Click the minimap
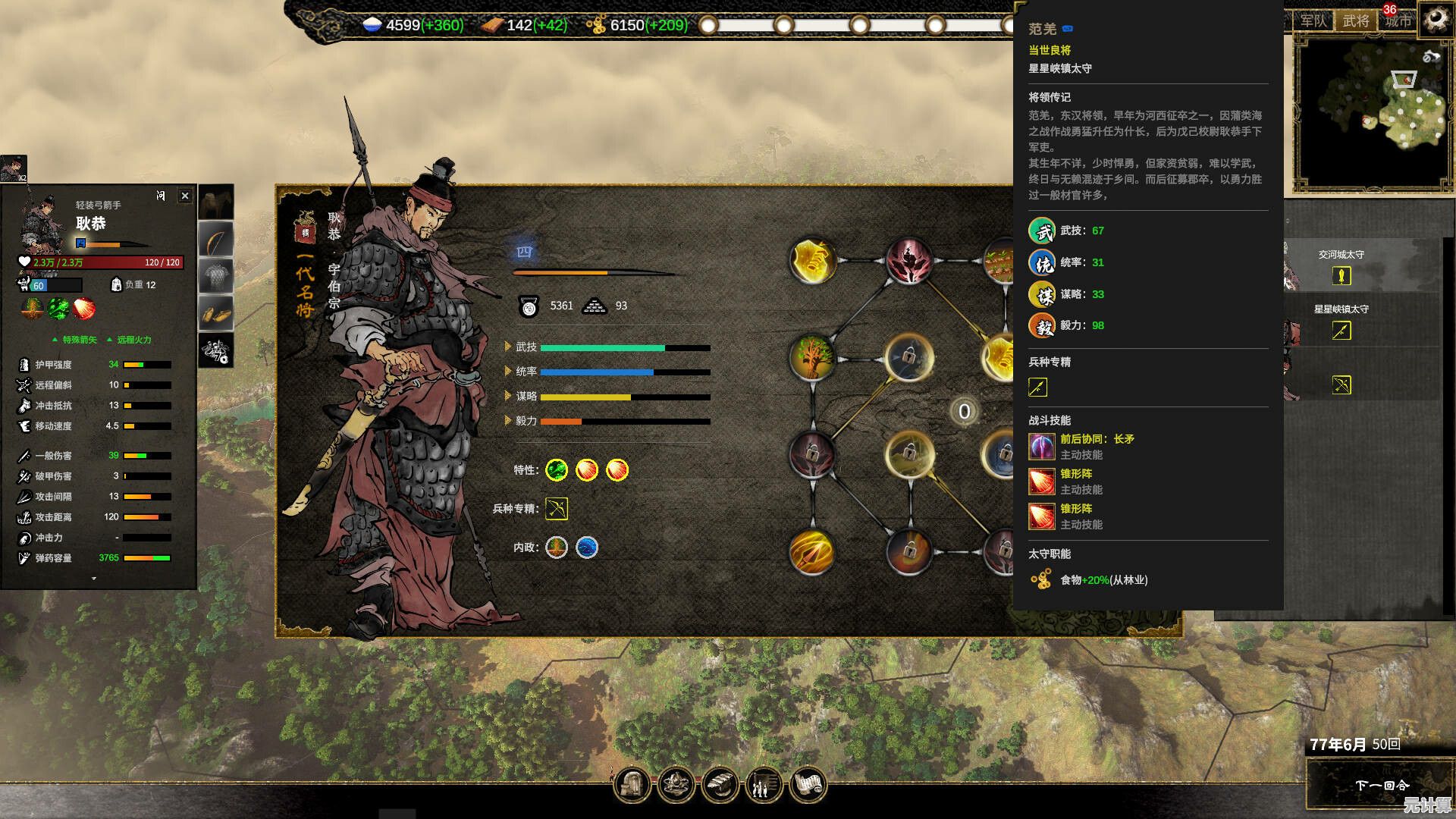Viewport: 1456px width, 819px height. (1373, 112)
